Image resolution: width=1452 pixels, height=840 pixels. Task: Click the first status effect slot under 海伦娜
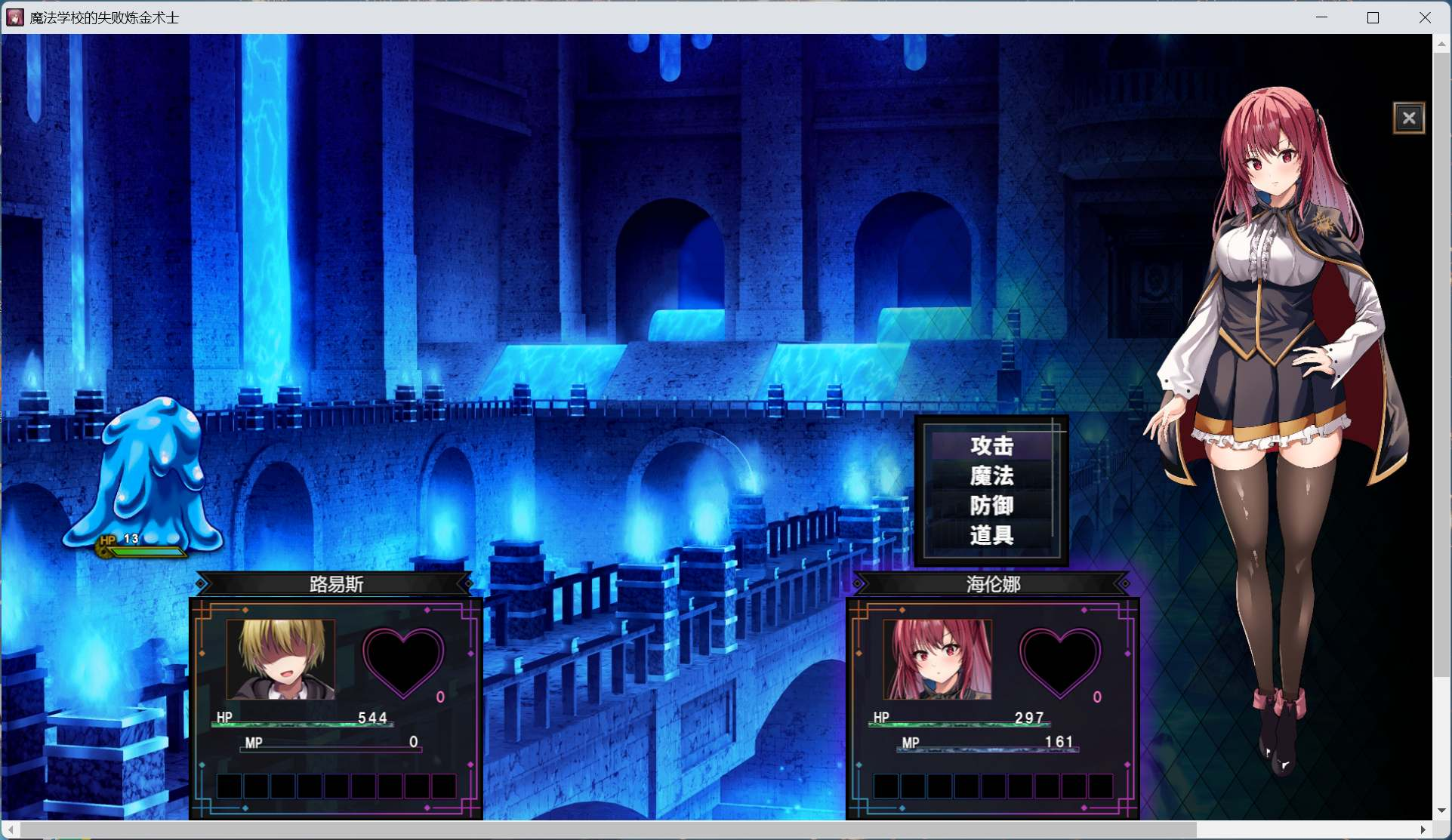tap(886, 786)
